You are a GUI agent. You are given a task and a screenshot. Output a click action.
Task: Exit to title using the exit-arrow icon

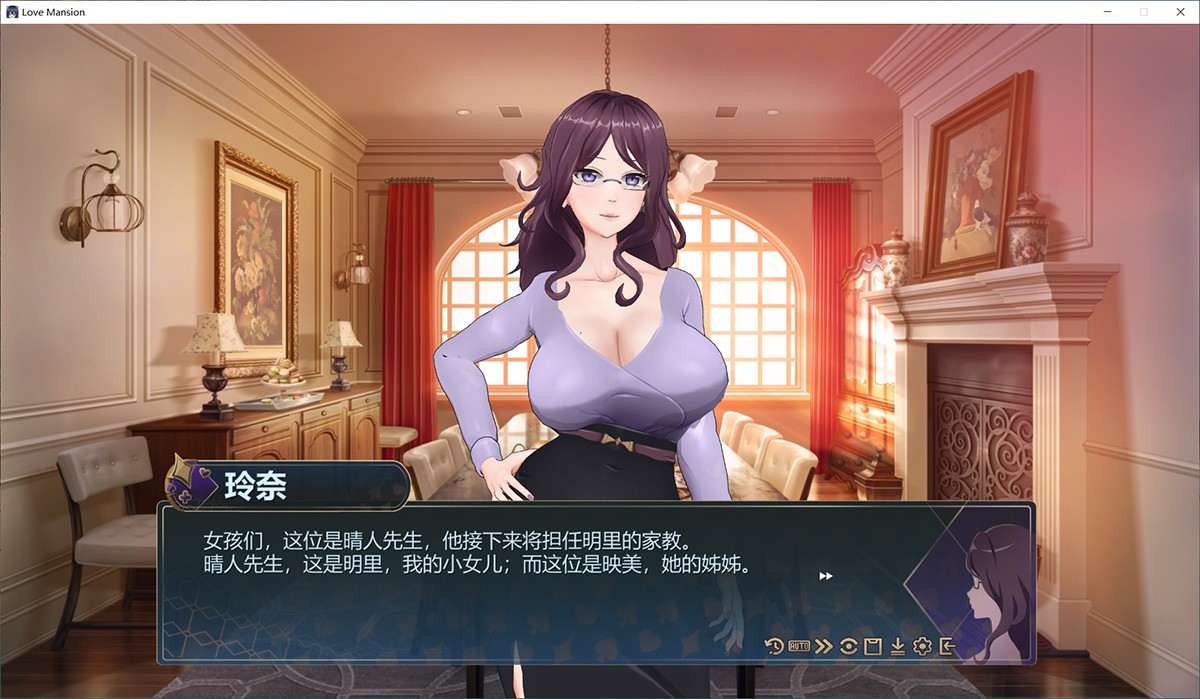tap(947, 646)
